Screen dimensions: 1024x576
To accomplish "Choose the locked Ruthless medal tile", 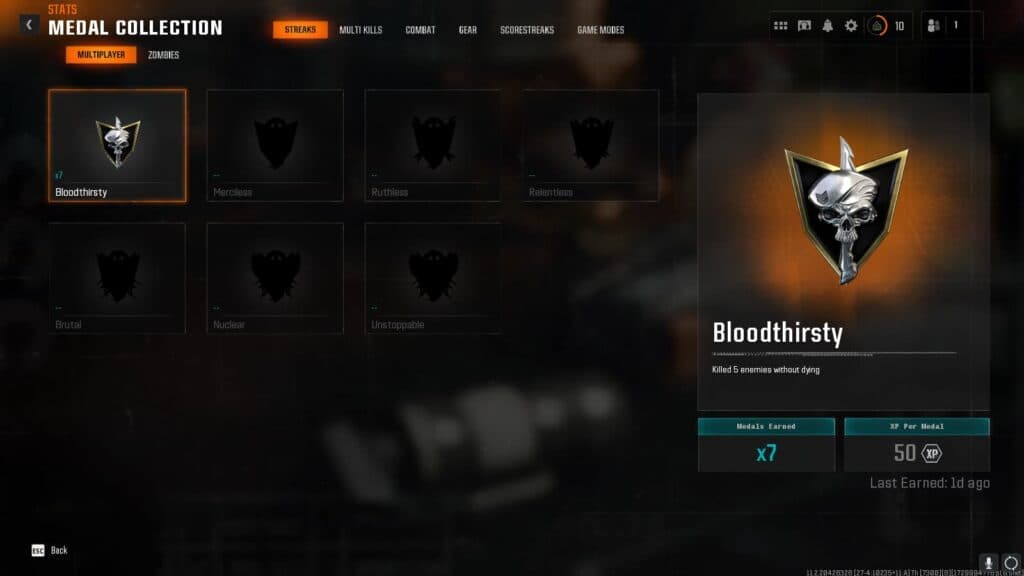I will 433,145.
